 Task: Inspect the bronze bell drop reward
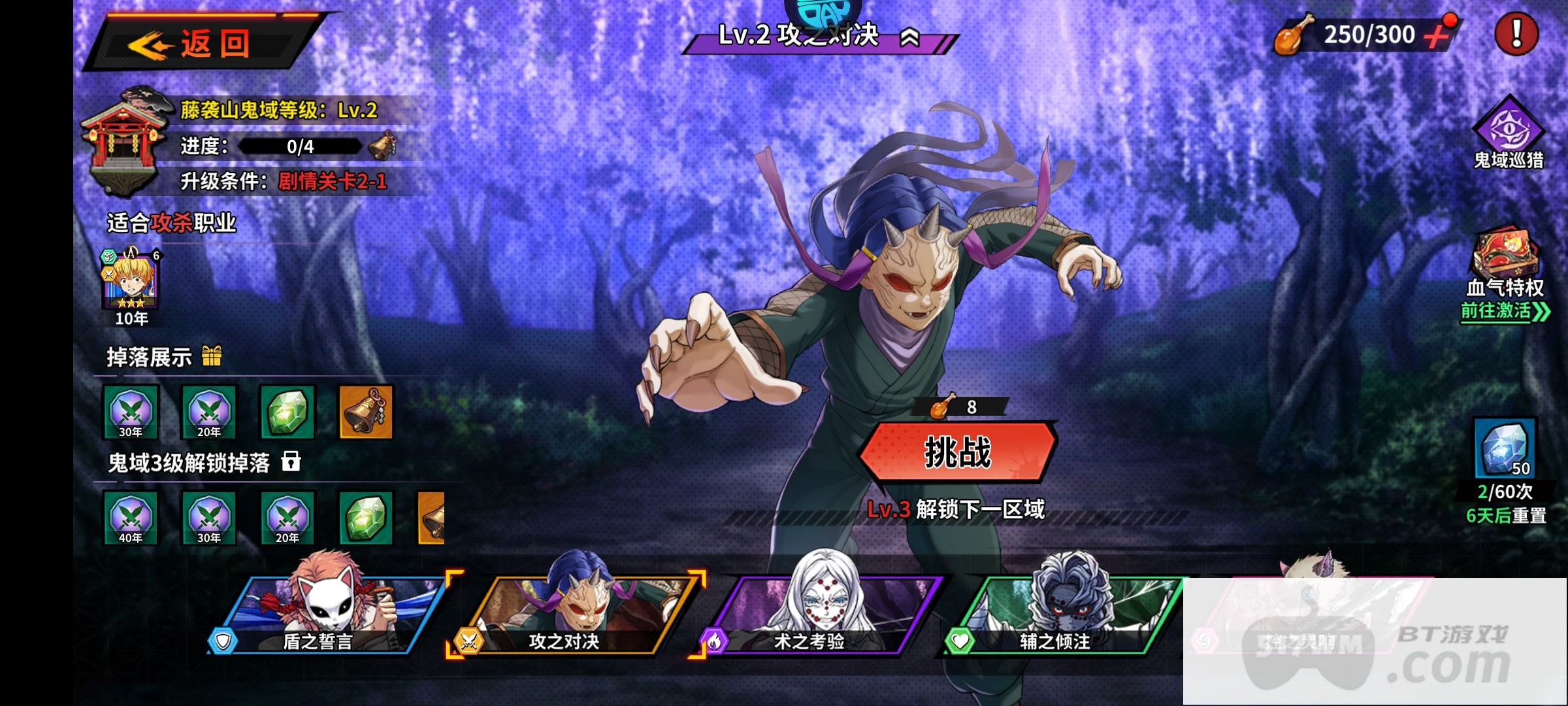point(366,412)
